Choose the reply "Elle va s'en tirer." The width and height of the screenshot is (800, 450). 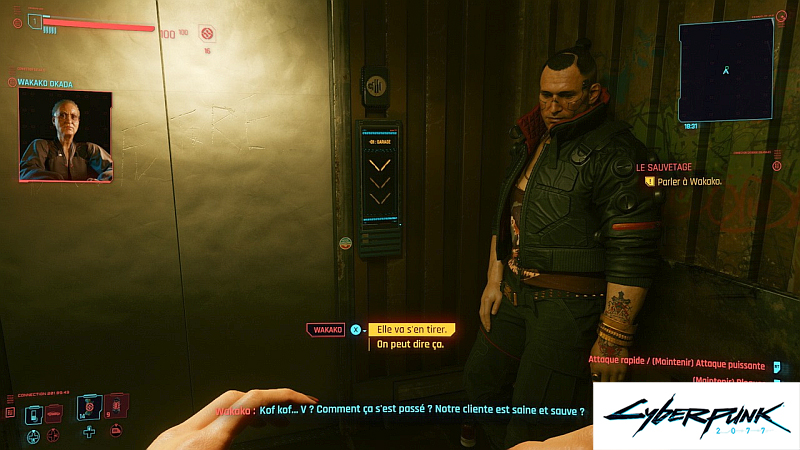point(411,329)
